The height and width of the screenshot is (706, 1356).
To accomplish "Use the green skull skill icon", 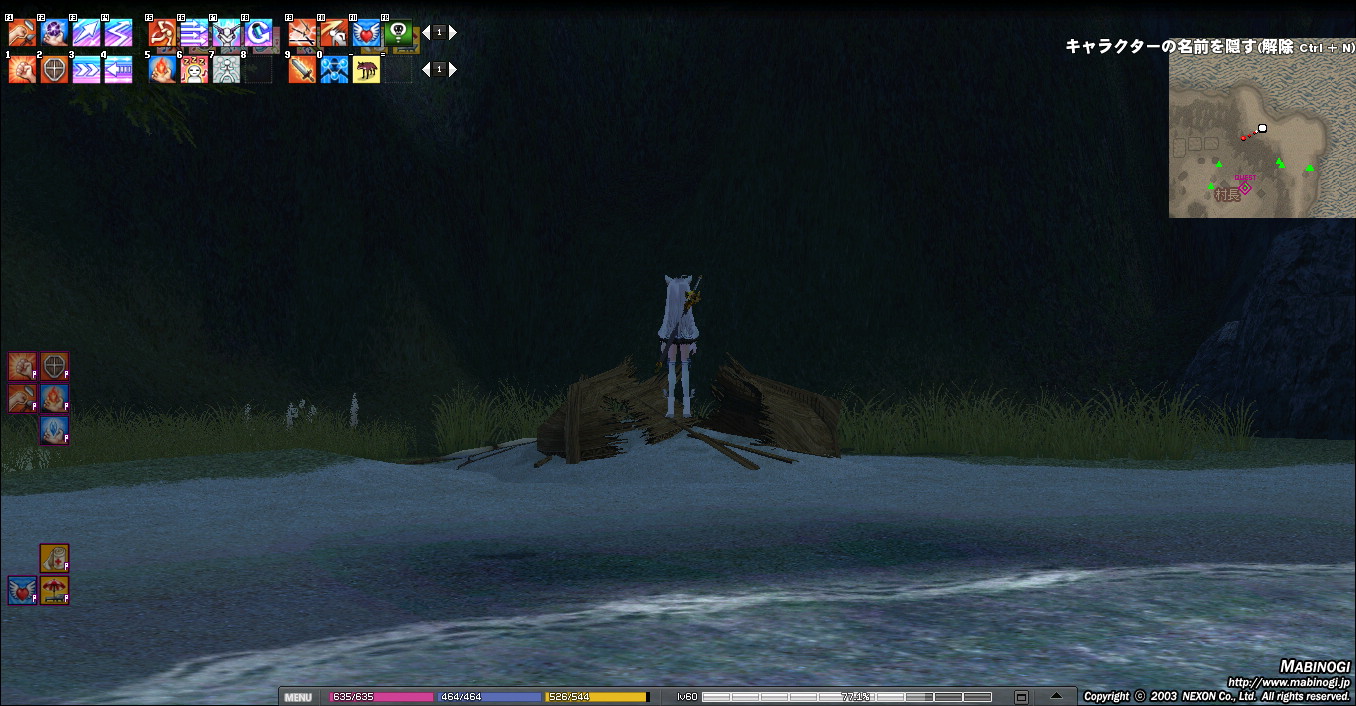I will click(398, 33).
